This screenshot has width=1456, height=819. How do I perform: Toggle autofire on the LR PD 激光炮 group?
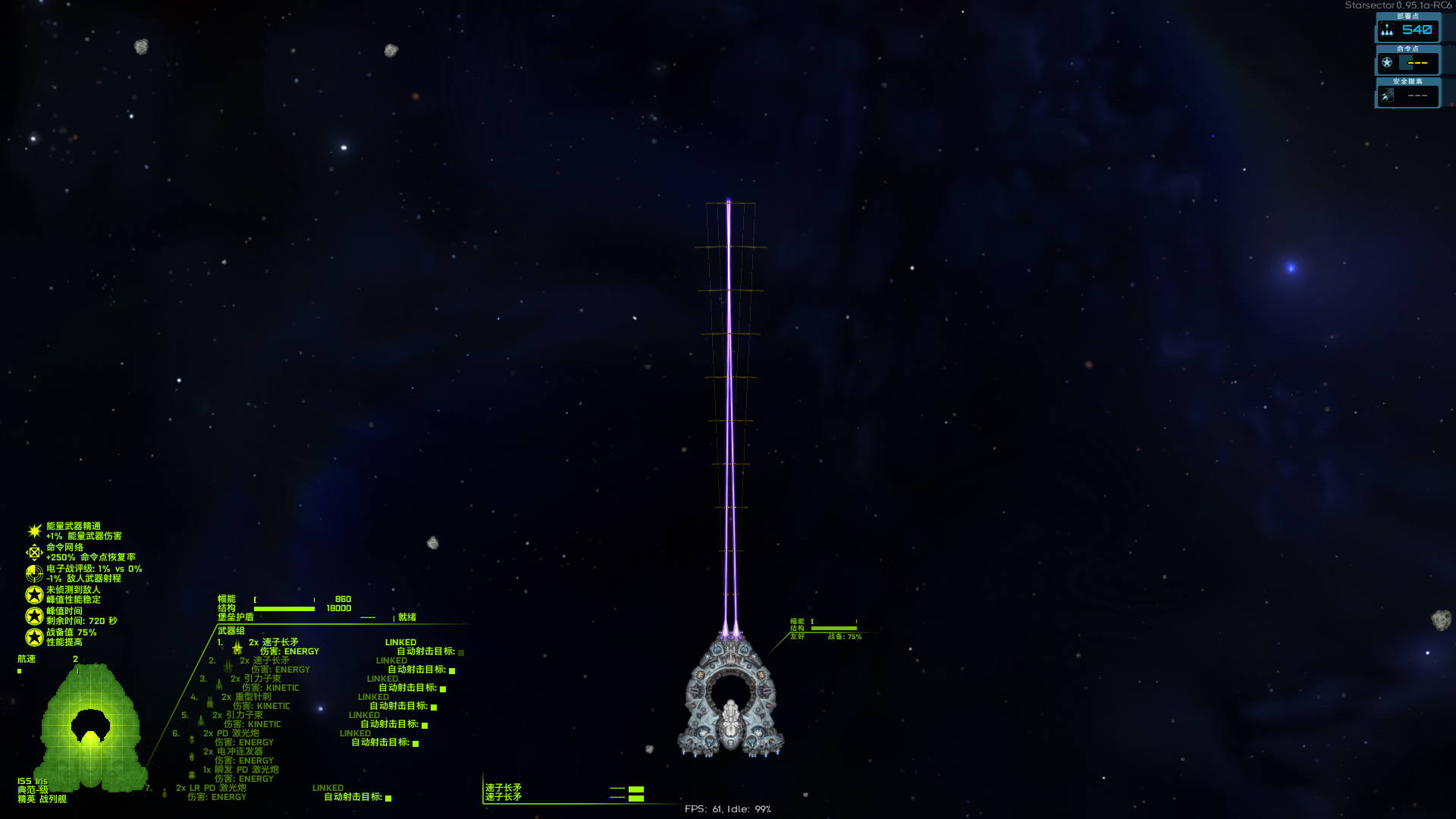388,799
